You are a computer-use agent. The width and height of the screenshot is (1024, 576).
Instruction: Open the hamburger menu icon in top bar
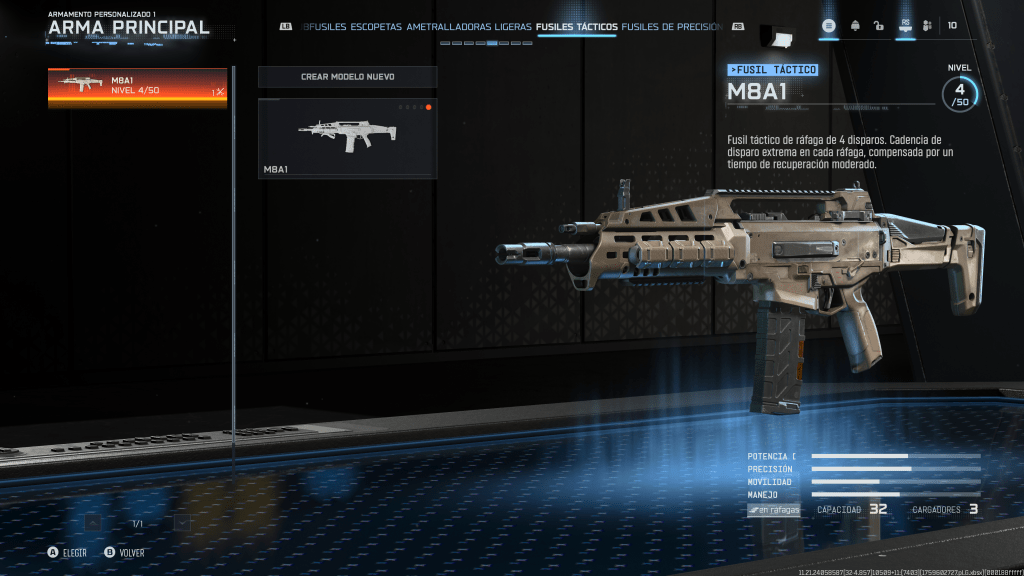point(829,26)
